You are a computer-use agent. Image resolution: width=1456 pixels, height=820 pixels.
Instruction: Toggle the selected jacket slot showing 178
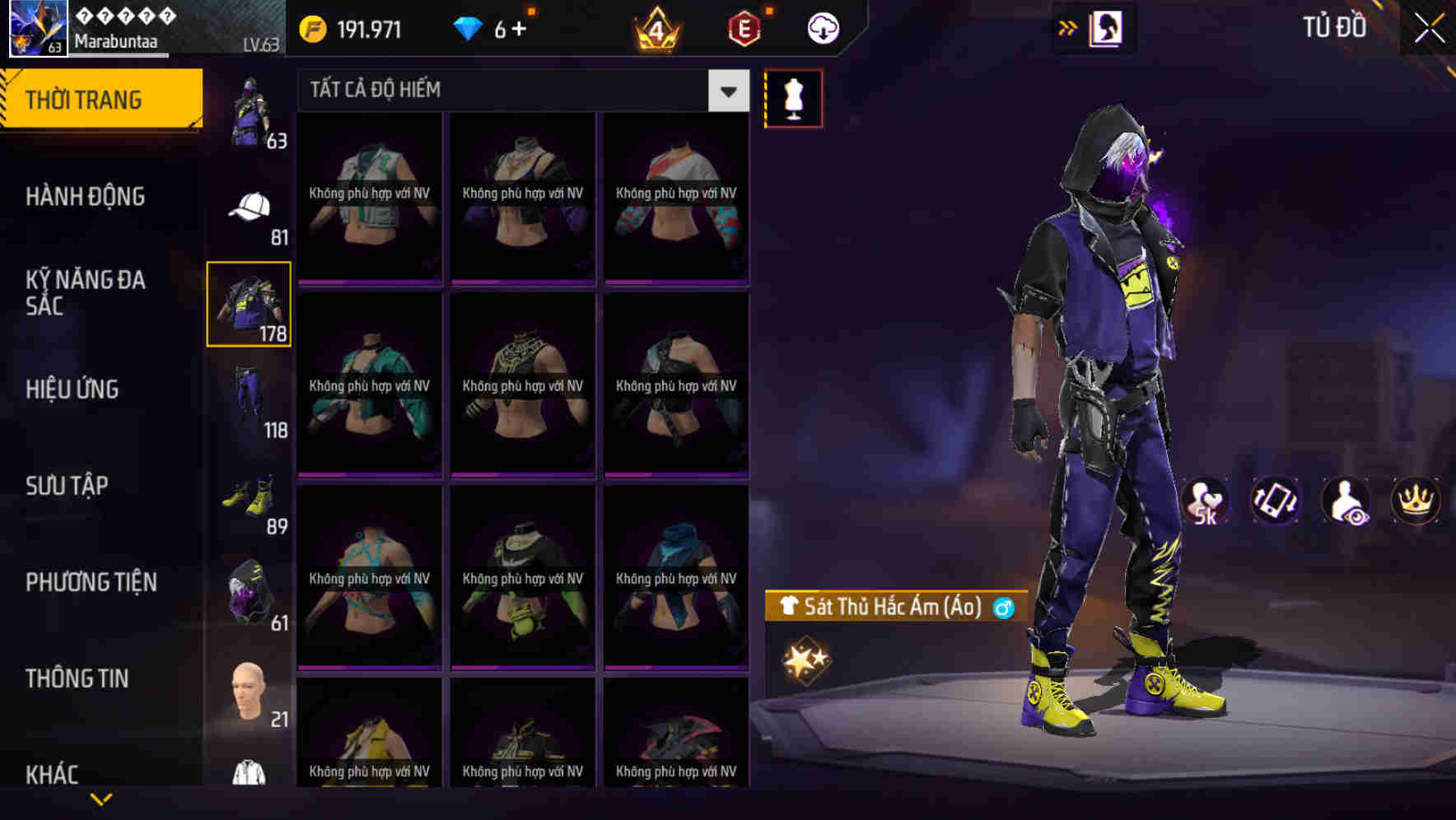pos(249,304)
